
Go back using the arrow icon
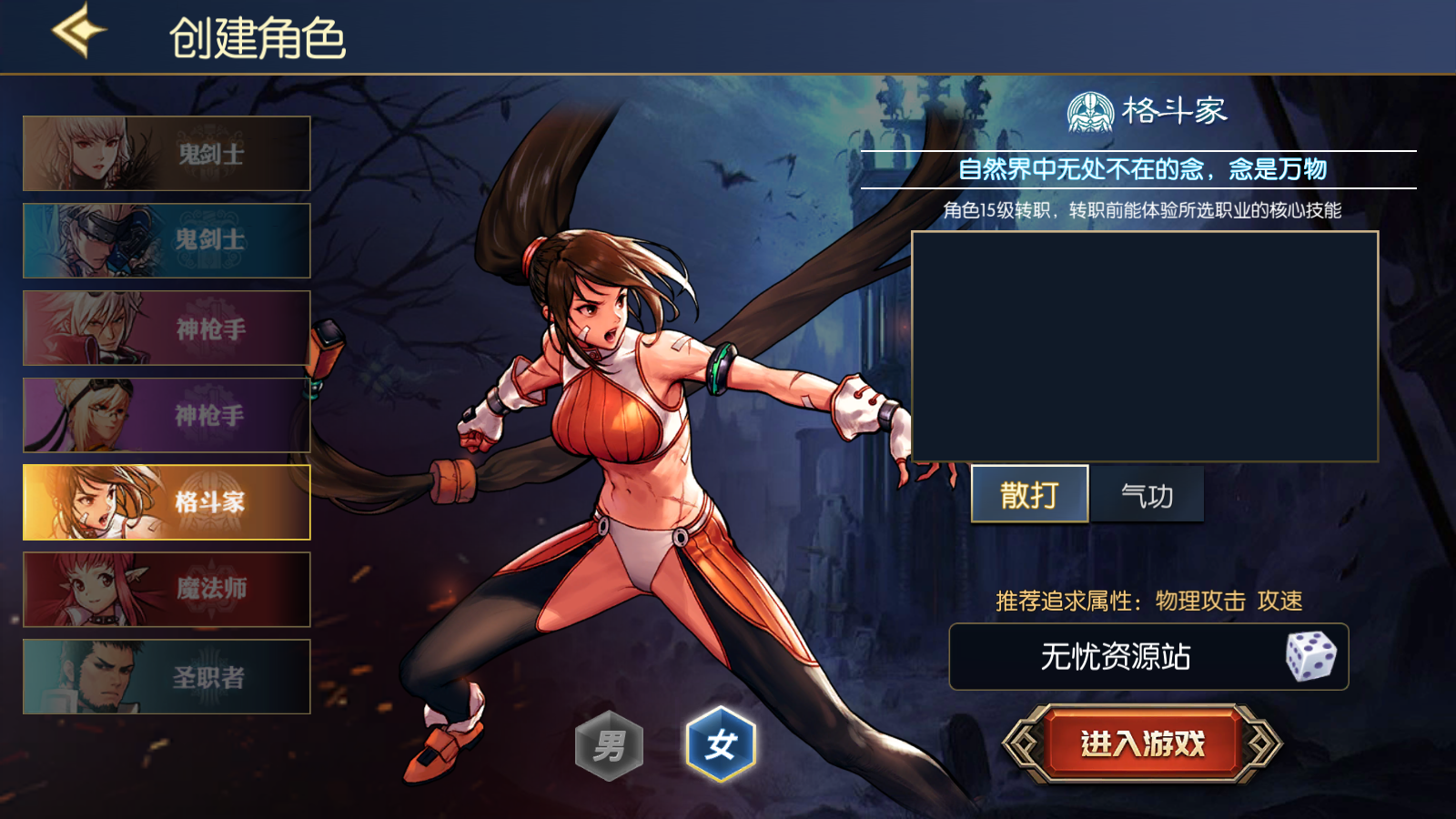pos(78,32)
